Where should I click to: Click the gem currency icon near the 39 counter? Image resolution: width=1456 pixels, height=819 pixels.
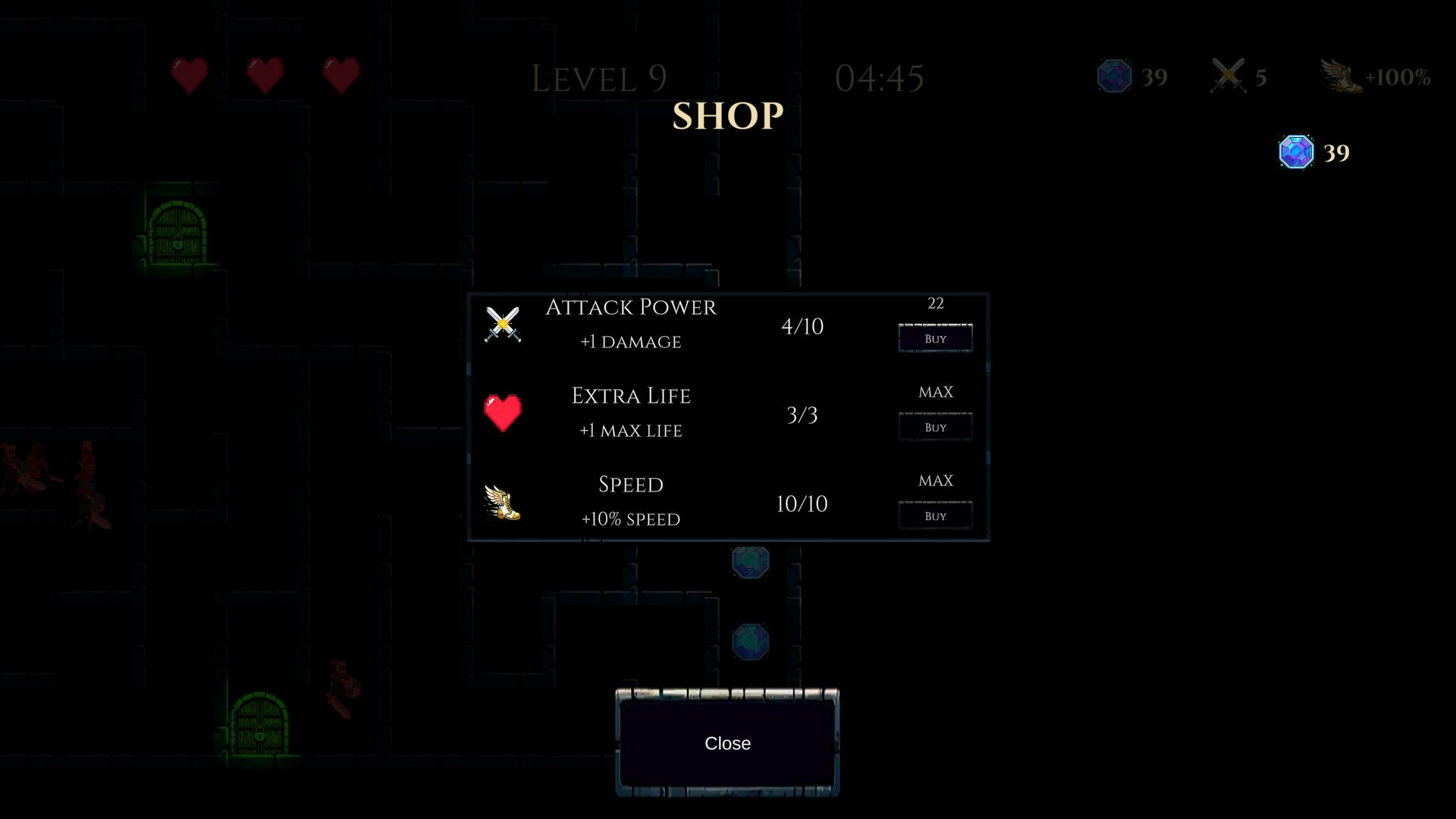[1113, 75]
